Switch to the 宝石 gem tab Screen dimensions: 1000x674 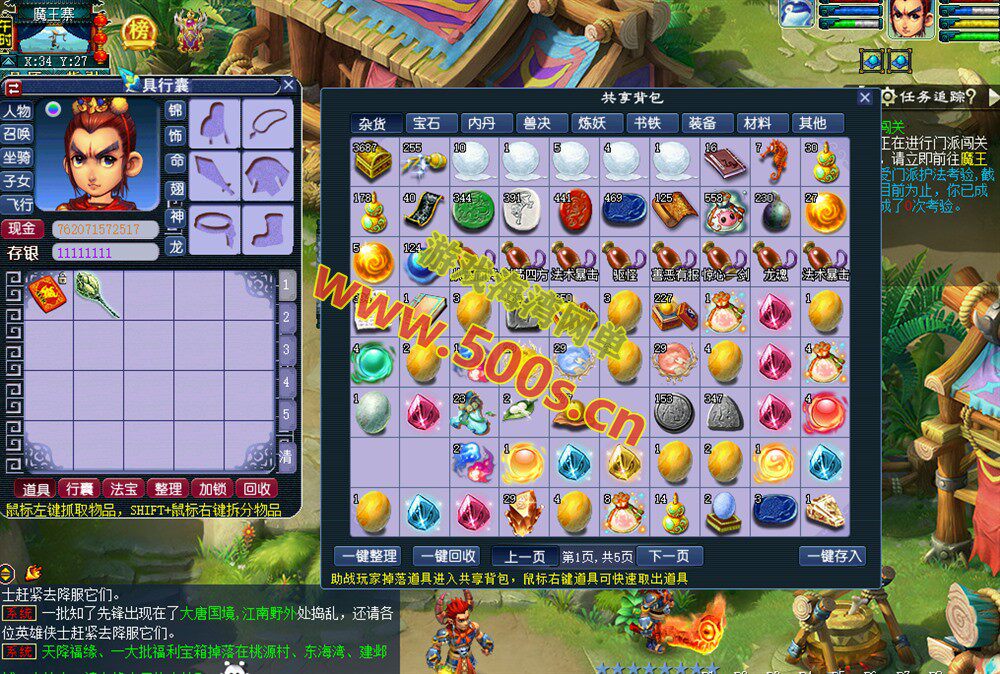point(427,123)
